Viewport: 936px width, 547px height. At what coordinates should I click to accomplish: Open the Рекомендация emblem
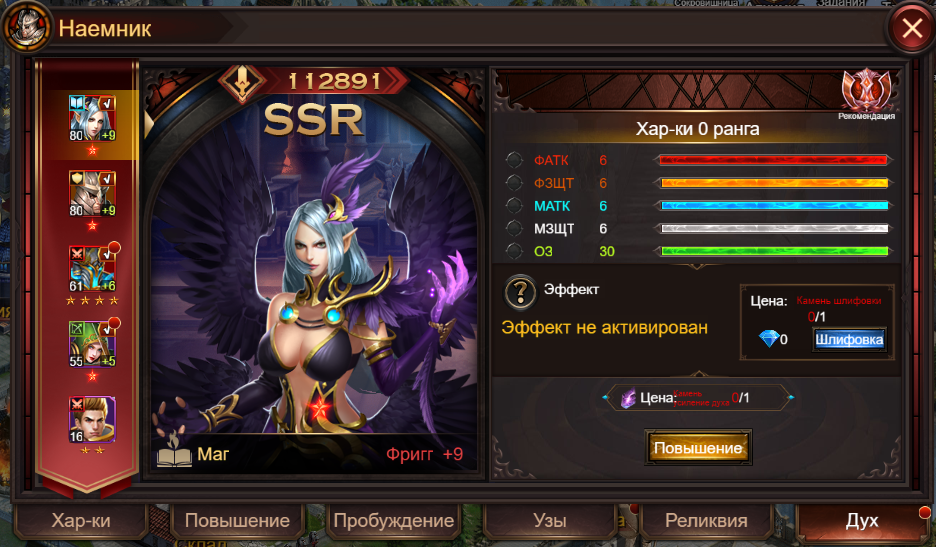point(866,93)
